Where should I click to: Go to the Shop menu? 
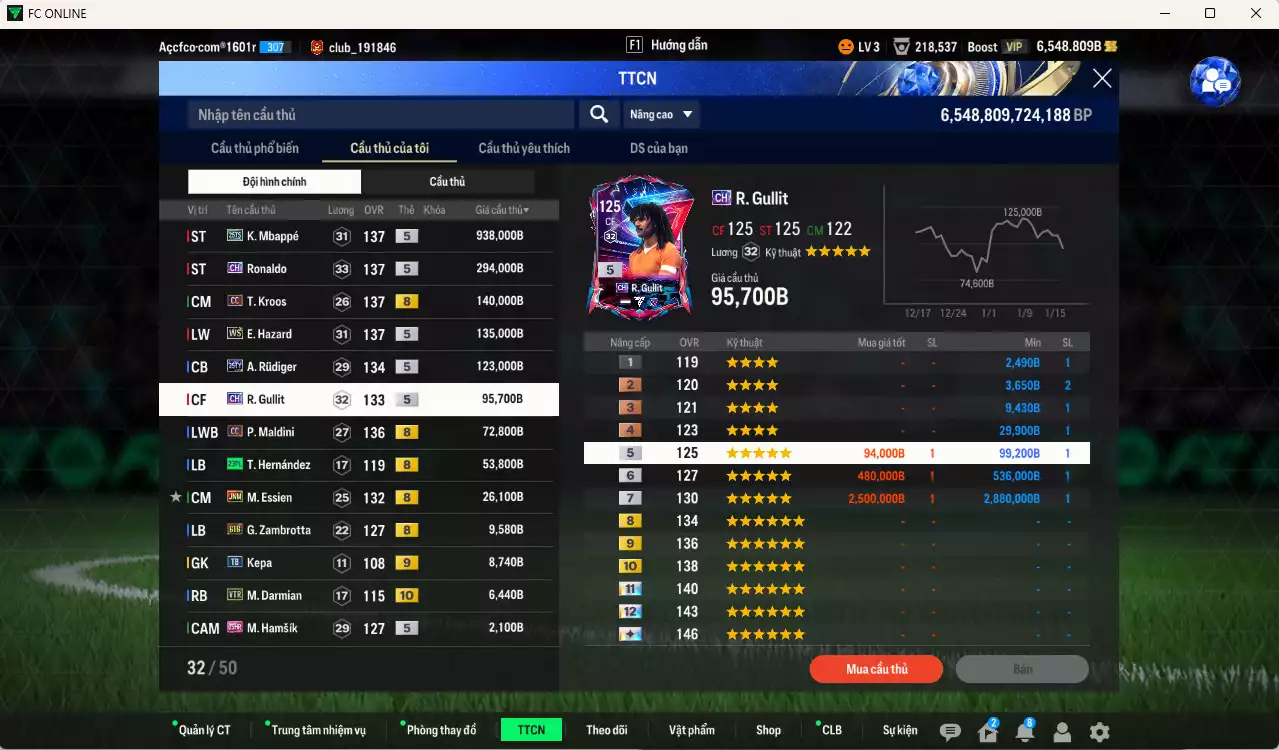point(768,730)
